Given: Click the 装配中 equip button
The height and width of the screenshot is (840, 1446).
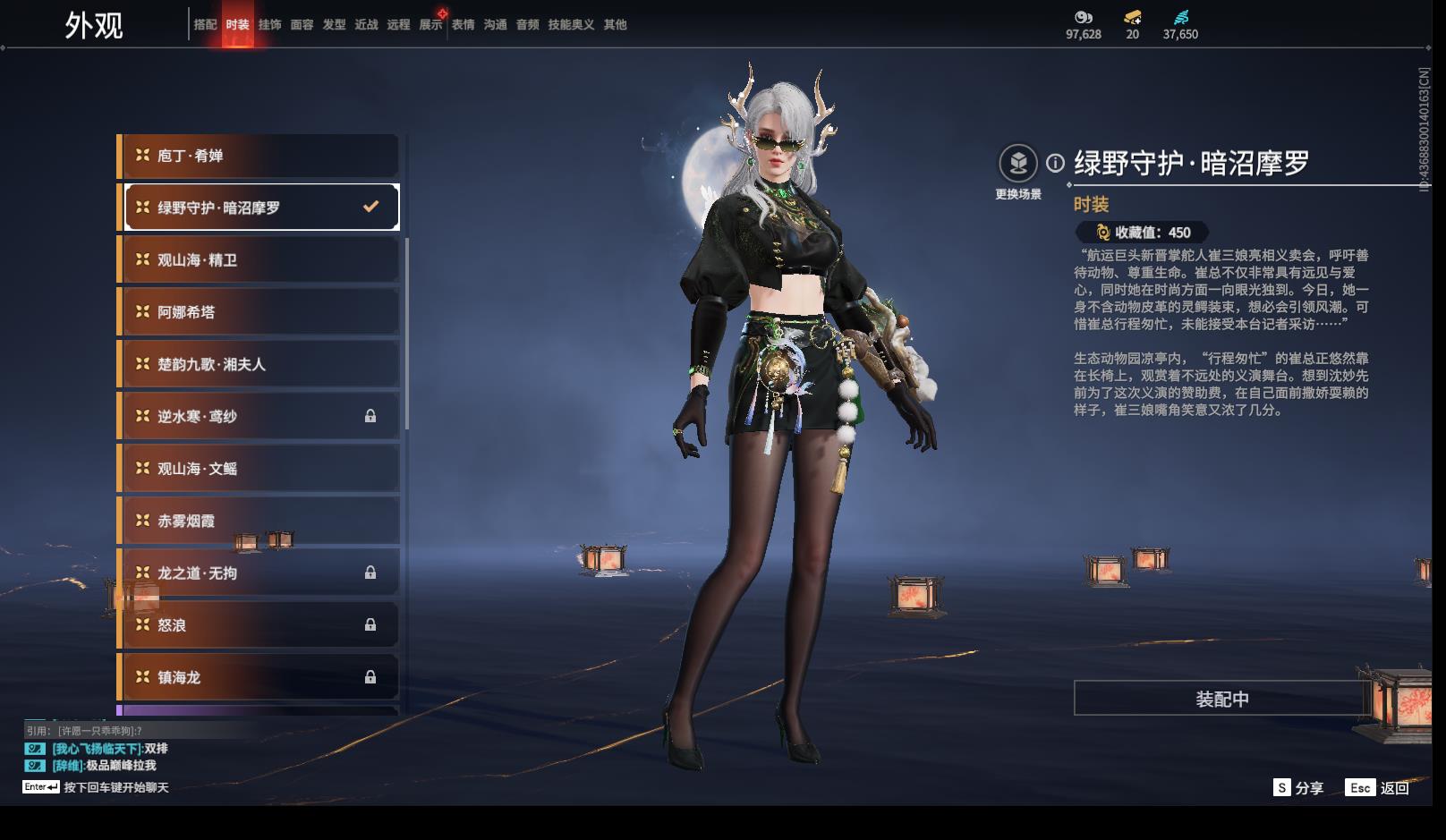Looking at the screenshot, I should pos(1221,699).
